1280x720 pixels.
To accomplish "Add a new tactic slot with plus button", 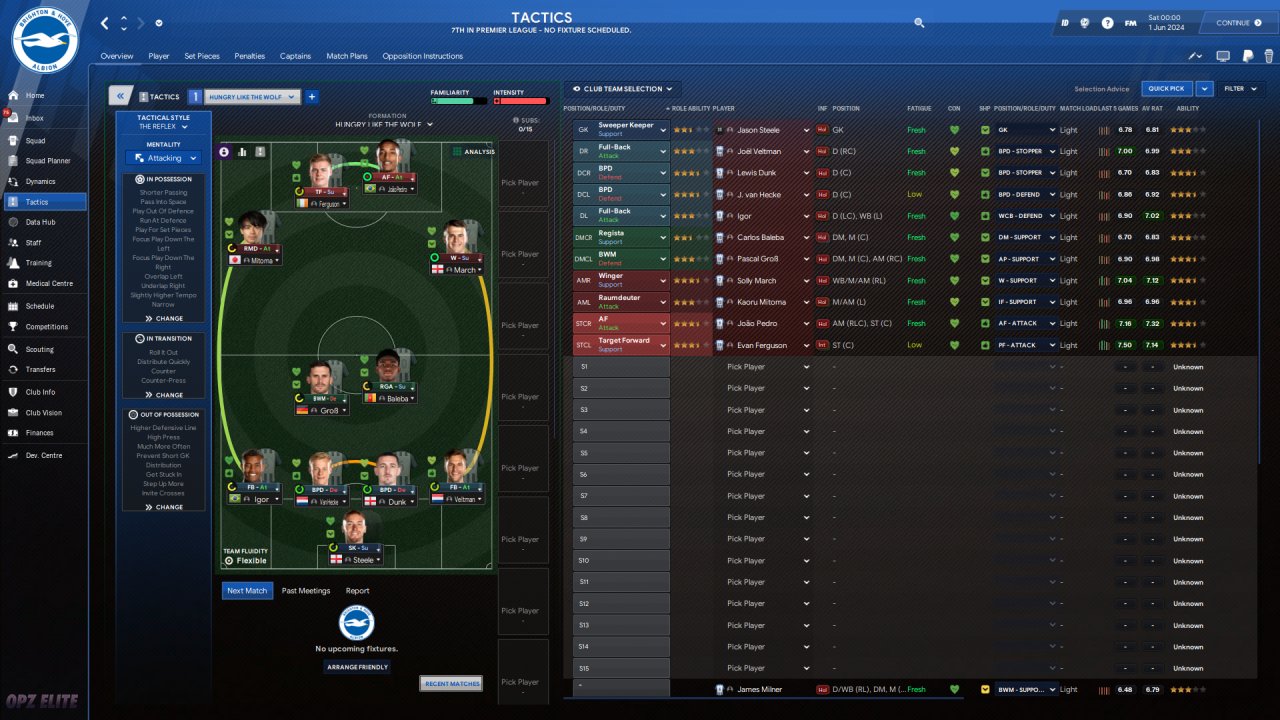I will (312, 97).
